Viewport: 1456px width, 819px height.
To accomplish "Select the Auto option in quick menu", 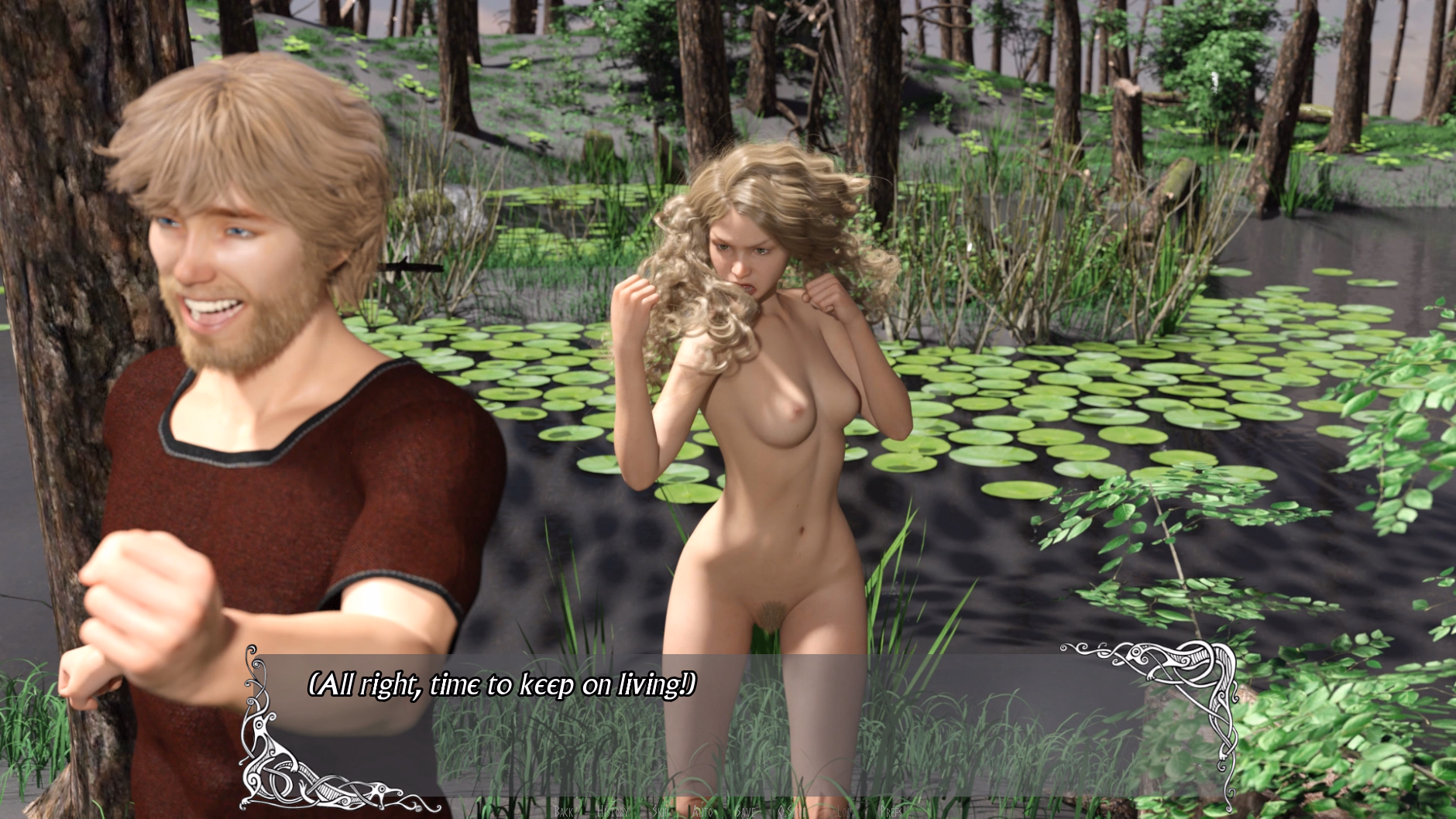I will point(702,810).
